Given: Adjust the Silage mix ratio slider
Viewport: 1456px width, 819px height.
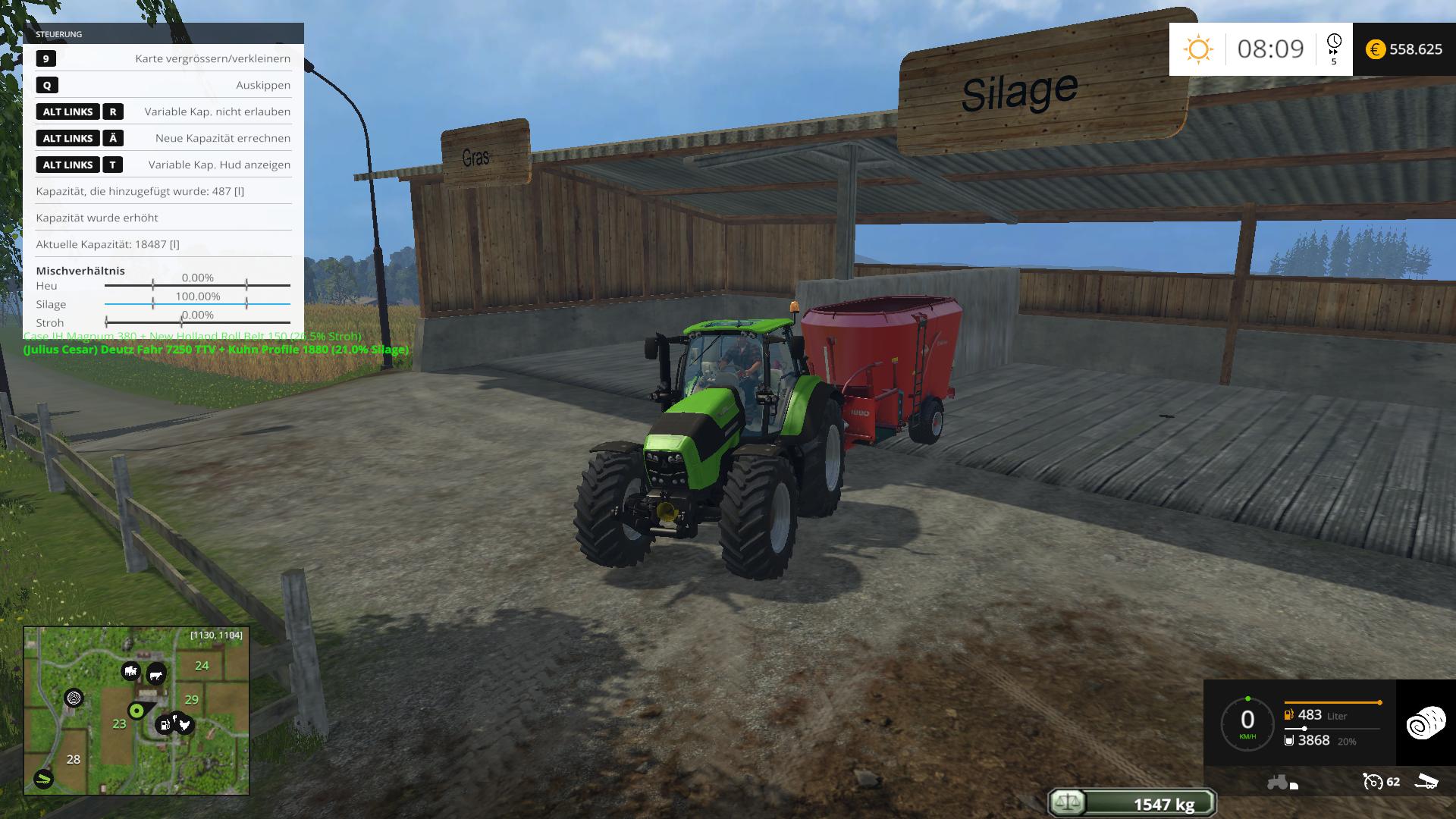Looking at the screenshot, I should tap(197, 304).
